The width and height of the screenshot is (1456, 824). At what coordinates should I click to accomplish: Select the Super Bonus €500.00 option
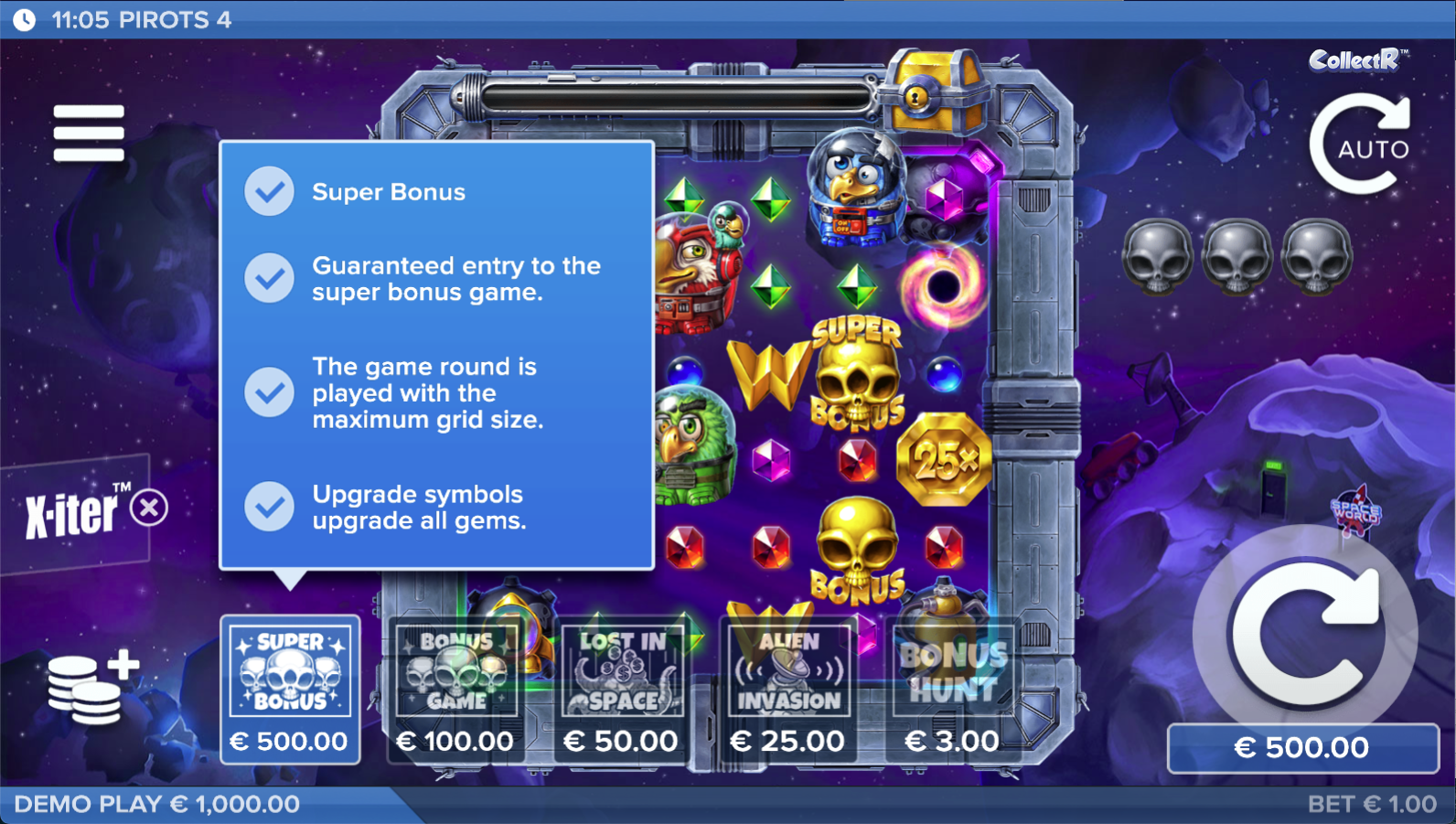point(290,690)
